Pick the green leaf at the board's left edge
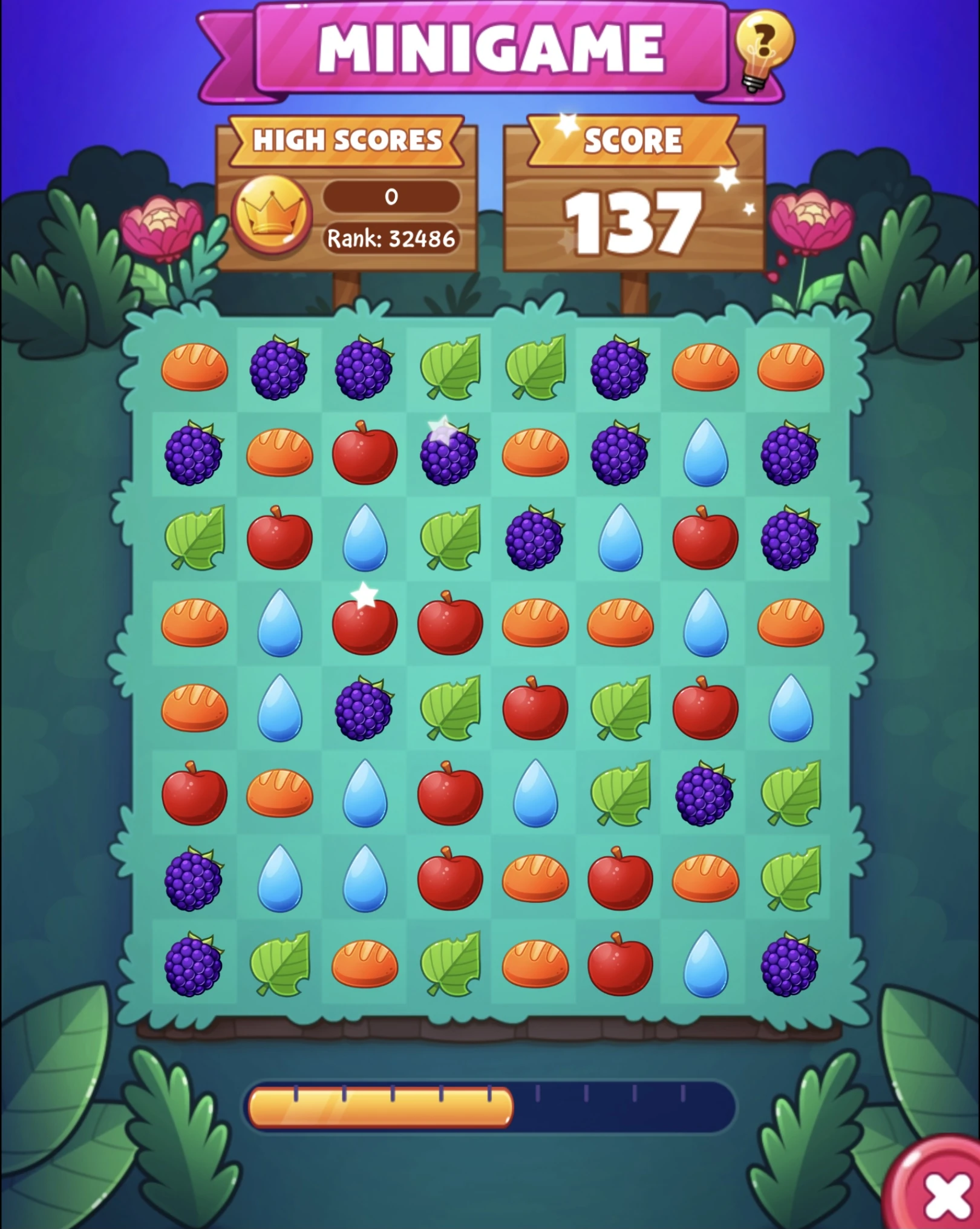Screen dimensions: 980x1229 tap(194, 539)
